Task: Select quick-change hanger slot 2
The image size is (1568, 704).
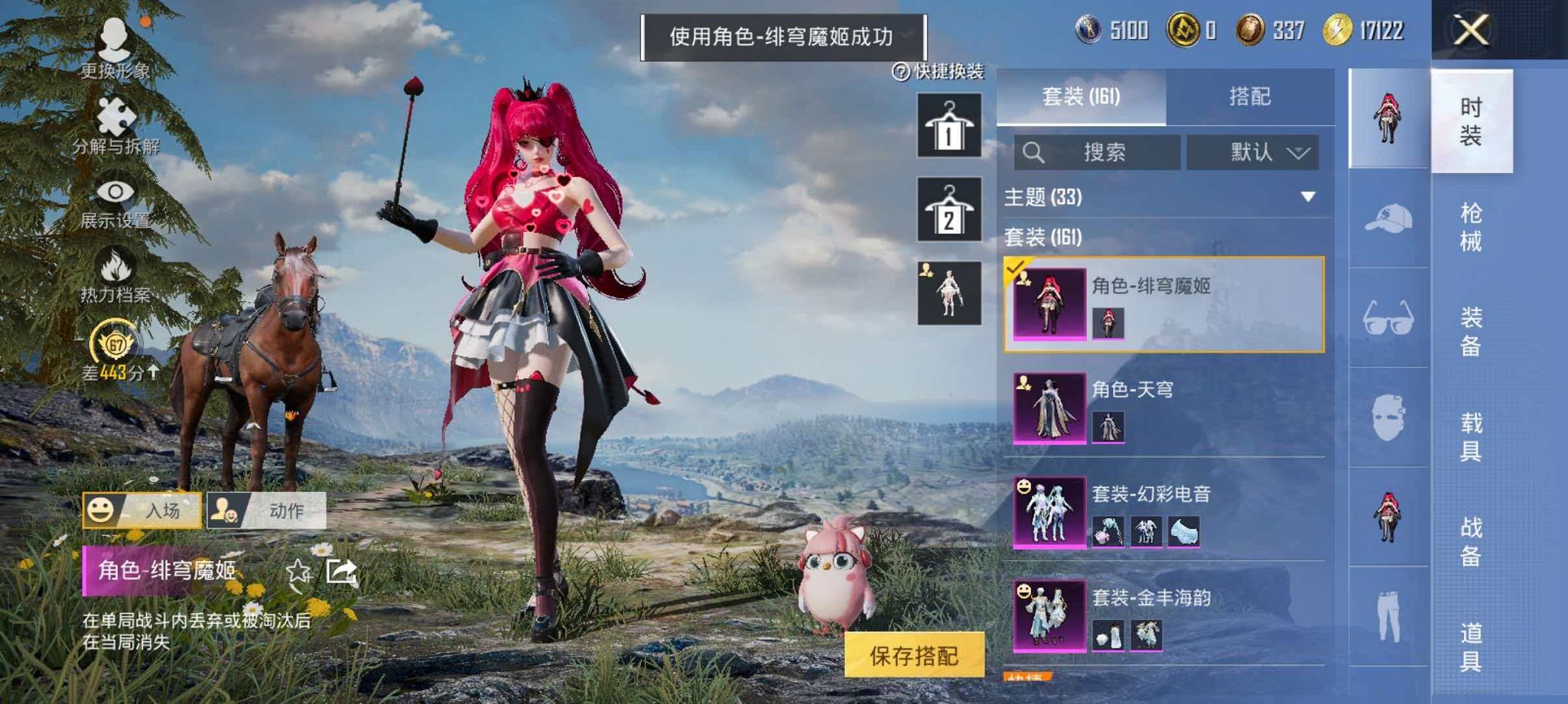Action: click(948, 210)
